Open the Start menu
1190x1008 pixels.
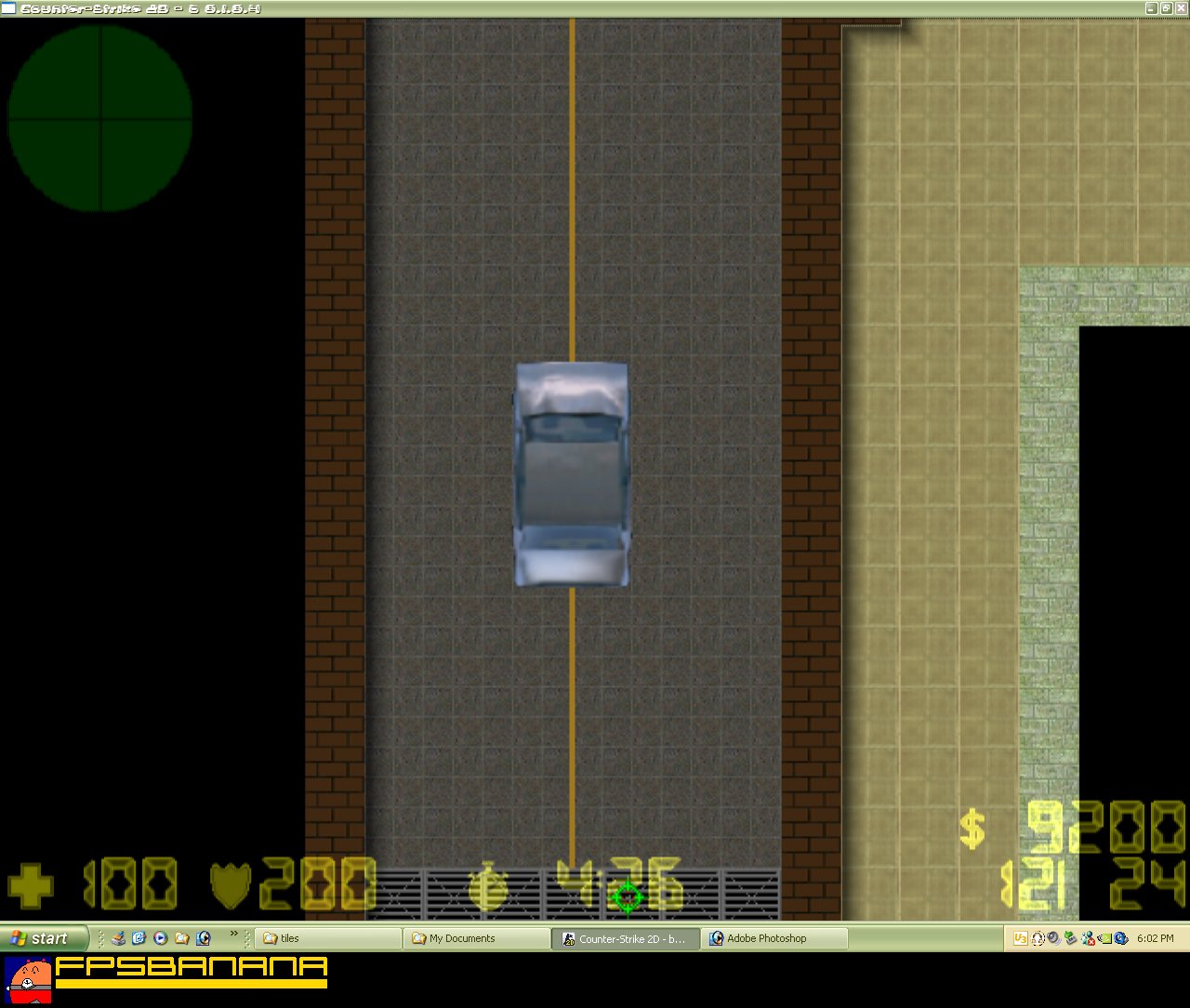tap(42, 938)
